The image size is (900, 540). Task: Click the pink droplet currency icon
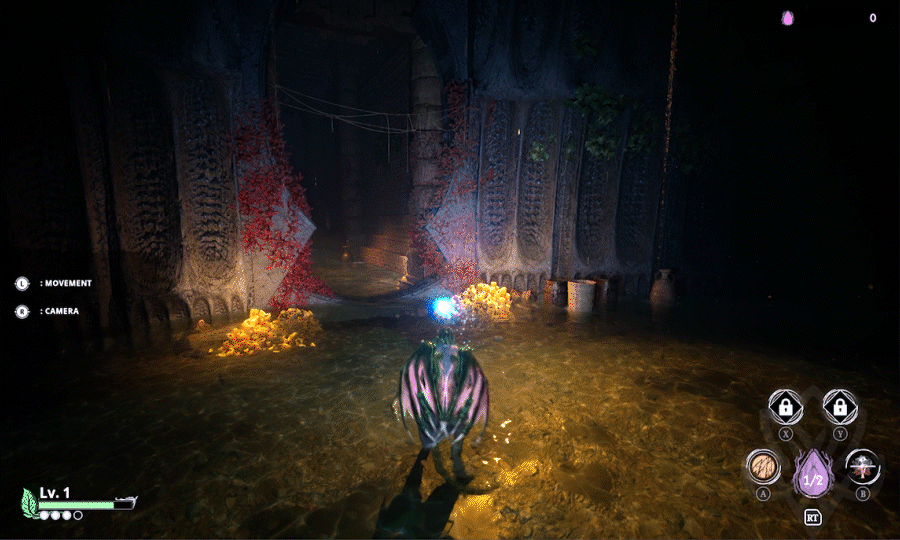[x=788, y=18]
